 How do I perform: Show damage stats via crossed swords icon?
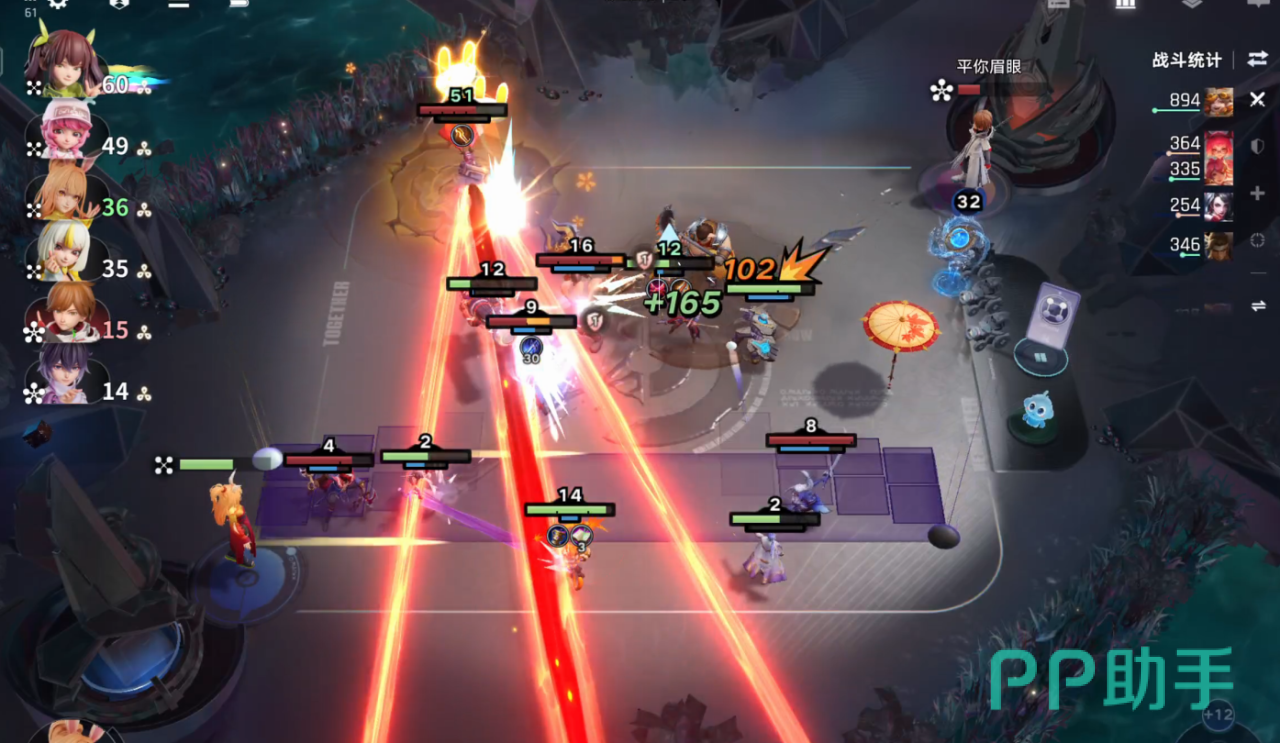tap(1258, 100)
